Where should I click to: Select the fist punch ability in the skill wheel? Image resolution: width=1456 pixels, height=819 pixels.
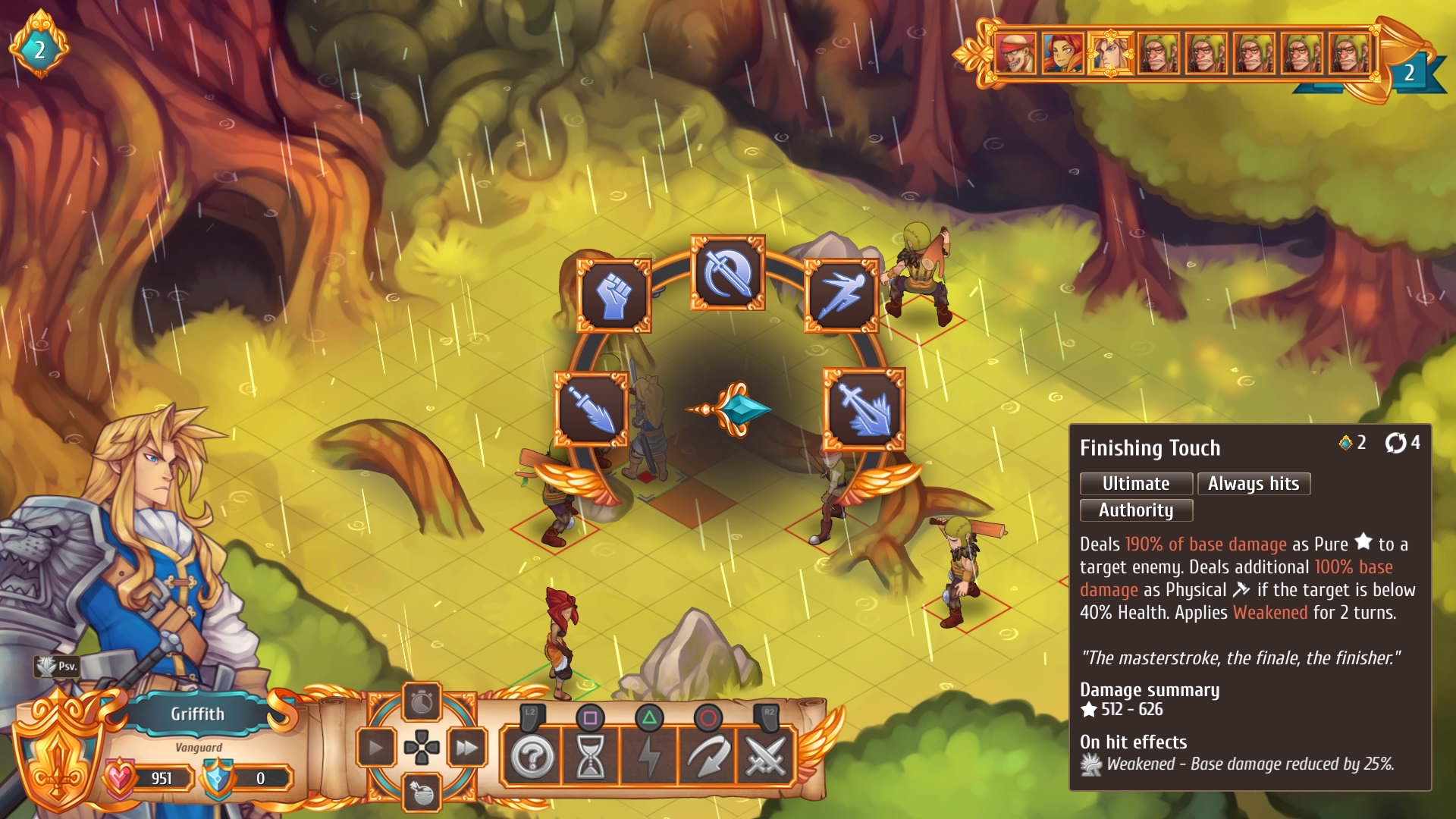point(614,296)
